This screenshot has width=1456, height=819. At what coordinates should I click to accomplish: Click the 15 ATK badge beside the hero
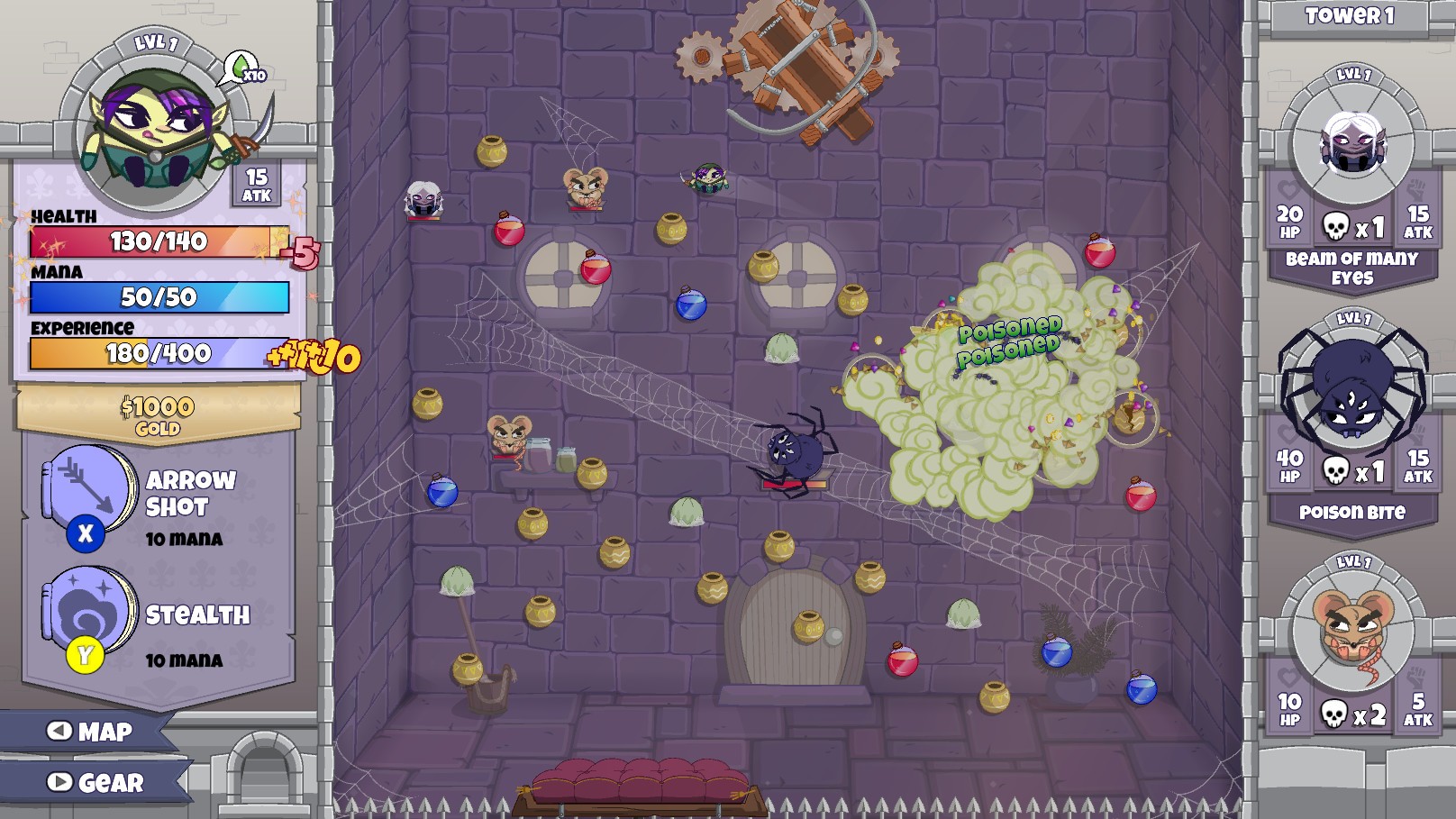click(256, 184)
